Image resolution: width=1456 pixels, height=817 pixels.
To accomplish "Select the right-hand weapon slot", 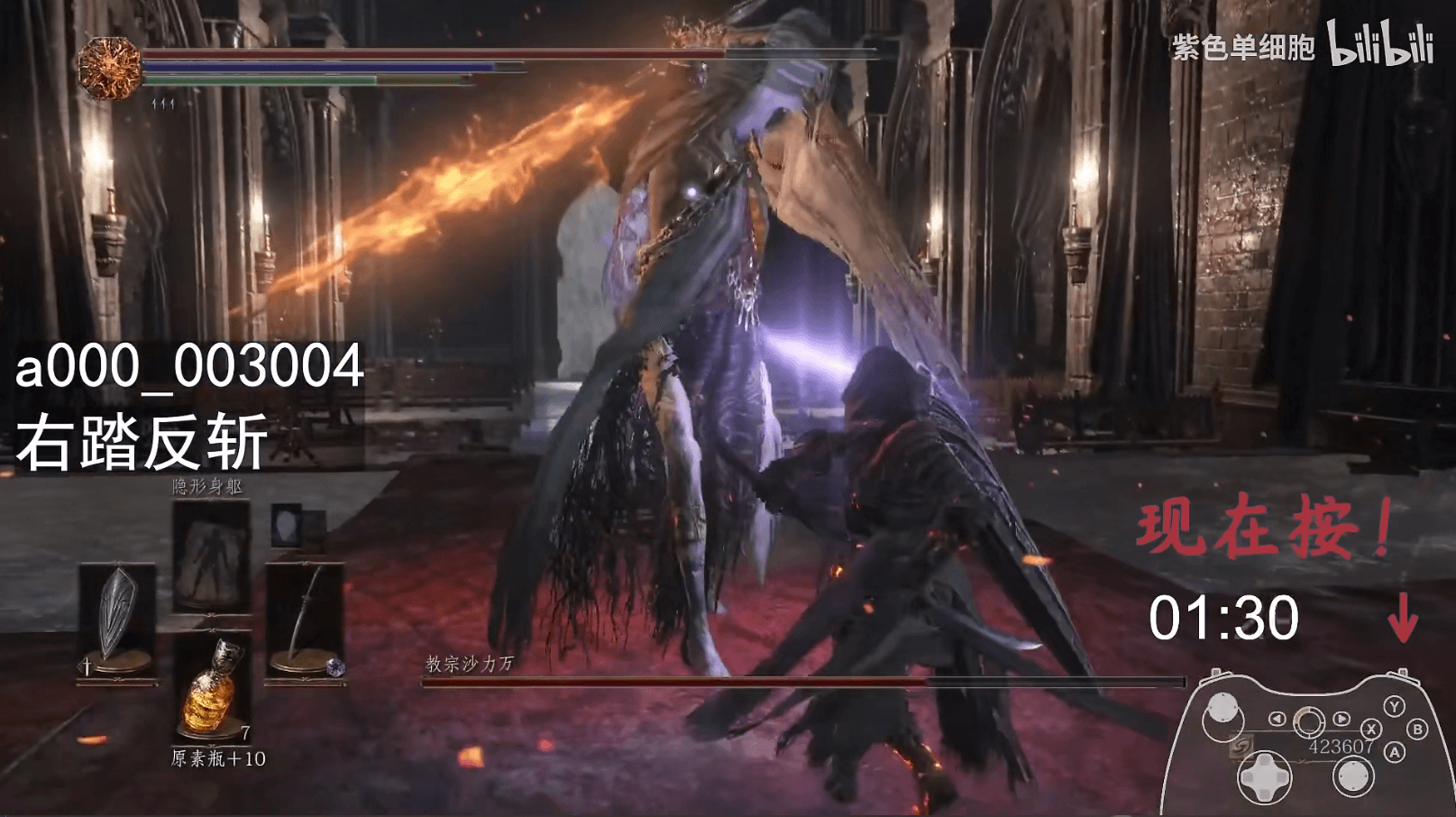I will point(306,619).
